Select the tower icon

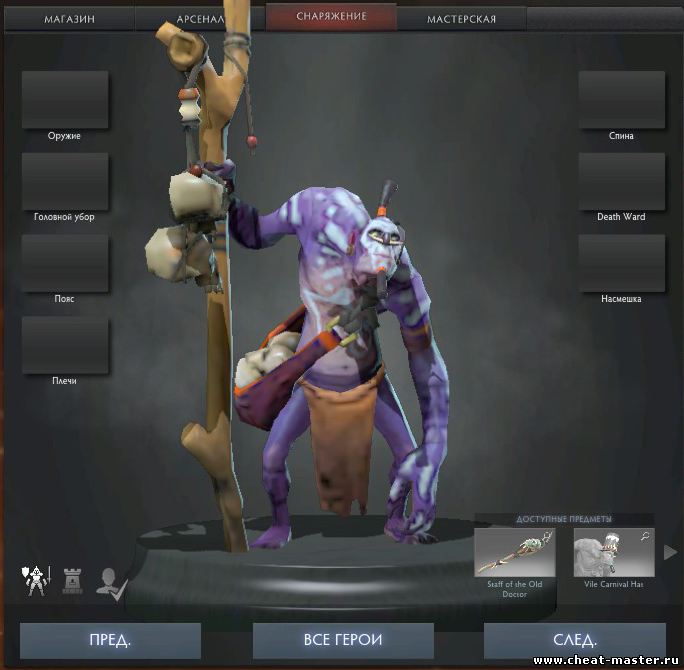pos(72,580)
